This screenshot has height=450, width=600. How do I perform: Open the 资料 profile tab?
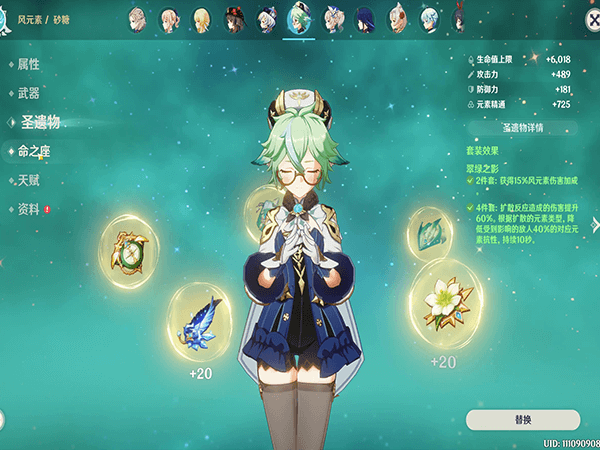pyautogui.click(x=29, y=209)
